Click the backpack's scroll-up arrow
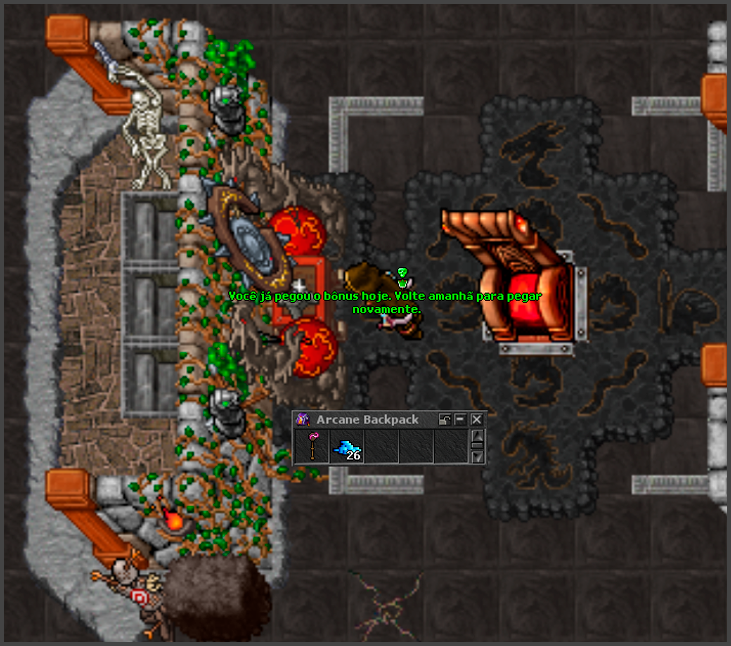This screenshot has height=646, width=731. pos(478,436)
